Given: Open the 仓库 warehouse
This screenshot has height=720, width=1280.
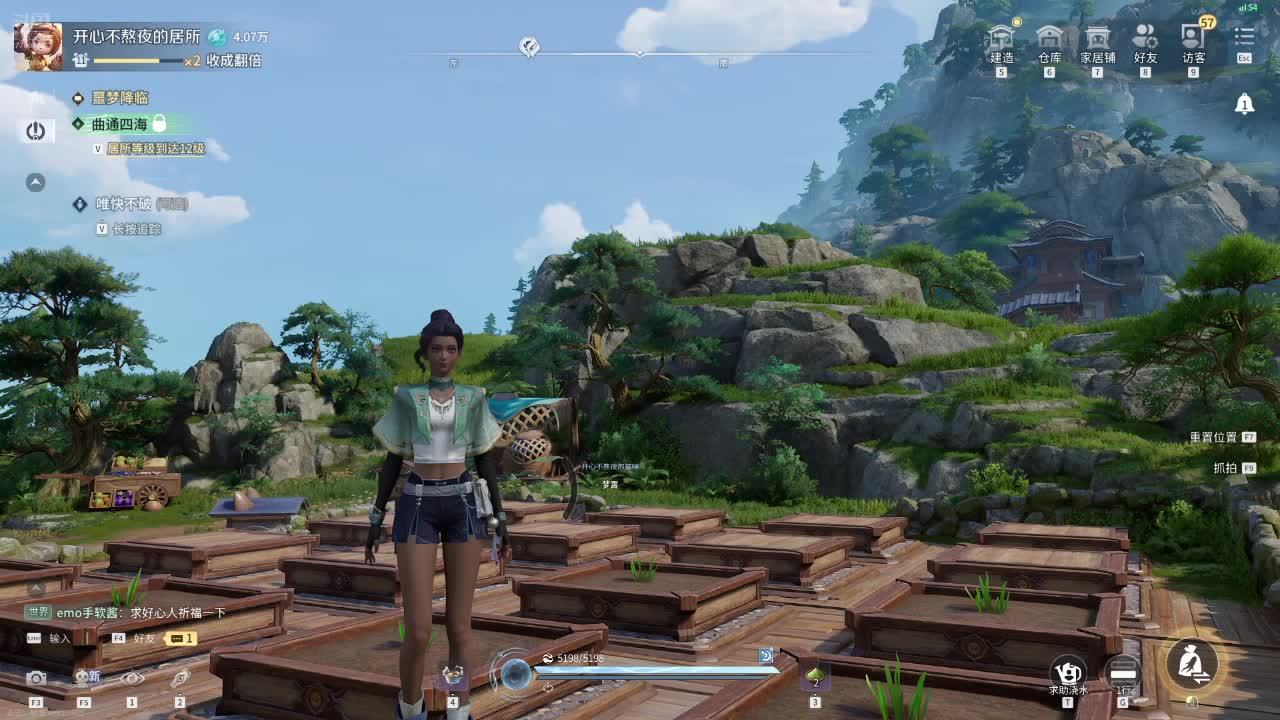Looking at the screenshot, I should point(1049,40).
